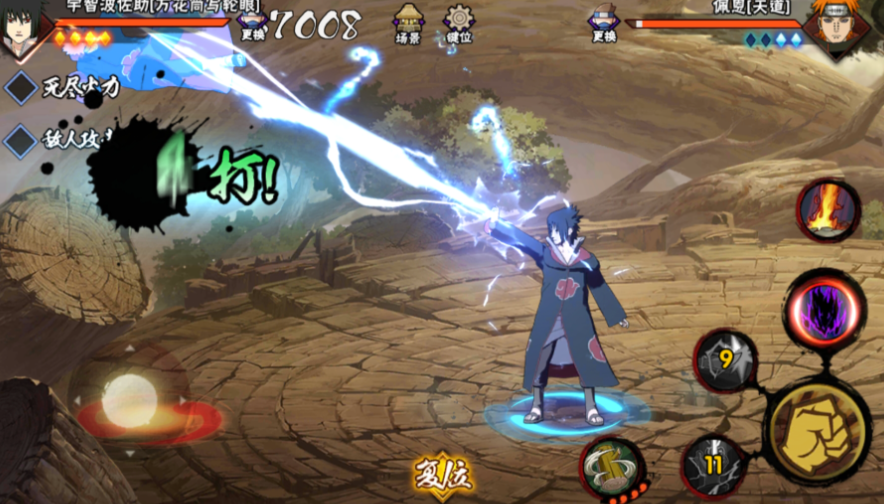Image resolution: width=884 pixels, height=504 pixels.
Task: Toggle the 敌人攻击 option
Action: click(x=21, y=139)
